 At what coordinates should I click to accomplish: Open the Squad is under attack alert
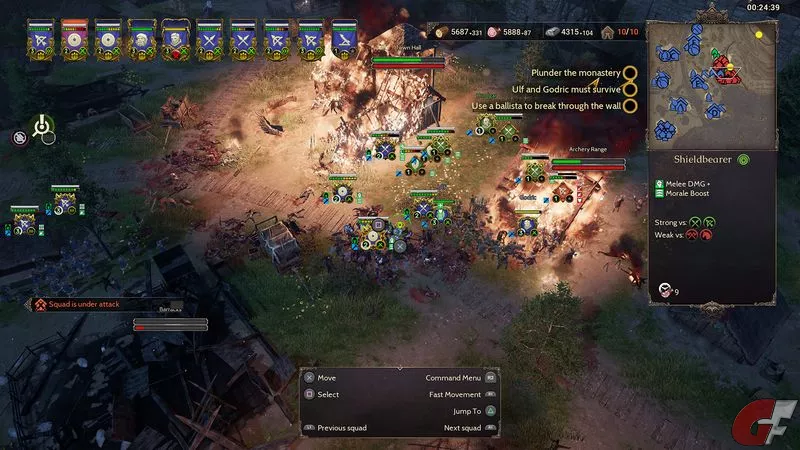coord(93,303)
